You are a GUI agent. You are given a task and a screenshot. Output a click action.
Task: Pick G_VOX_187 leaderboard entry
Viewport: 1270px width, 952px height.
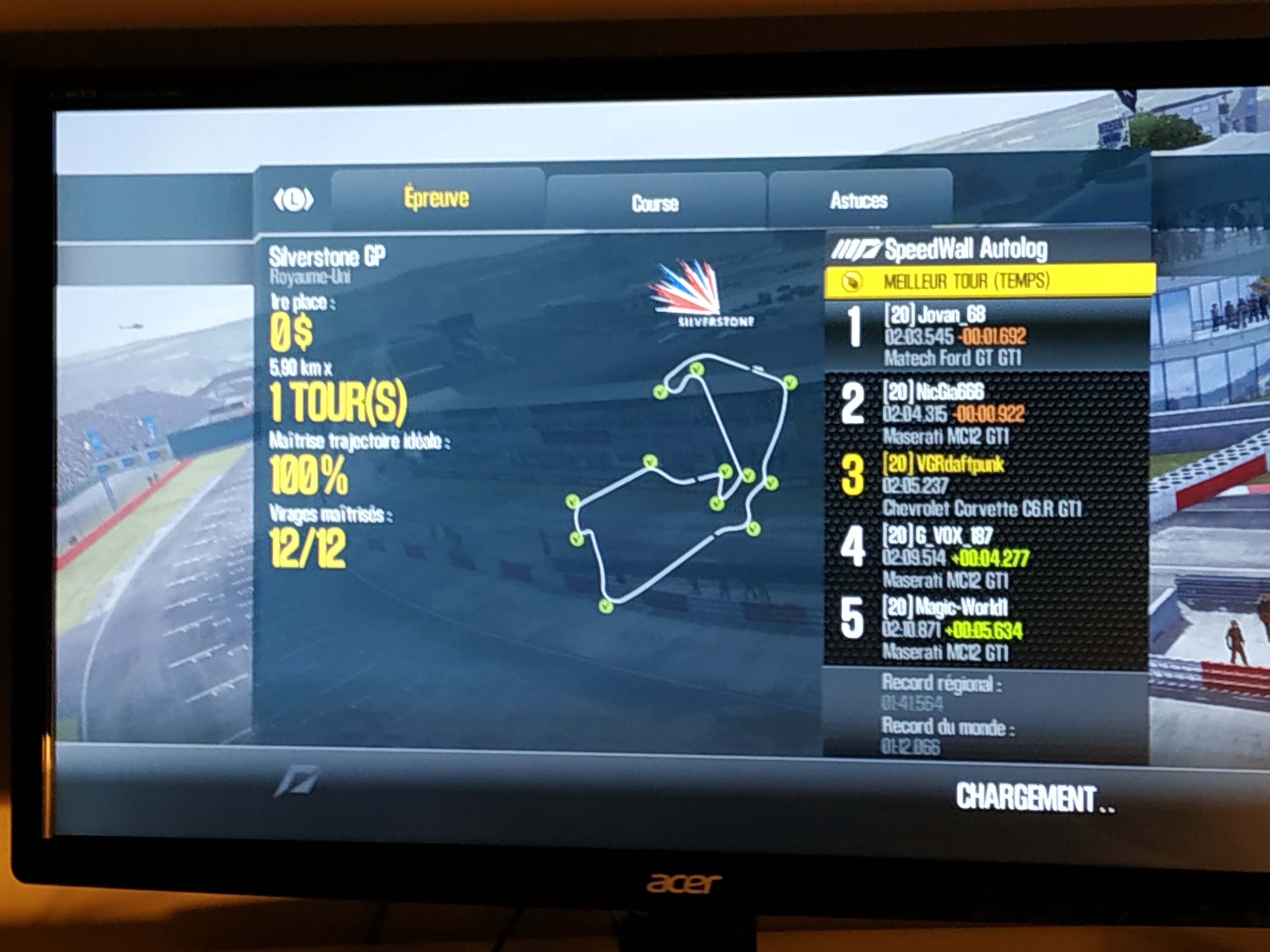[x=986, y=557]
